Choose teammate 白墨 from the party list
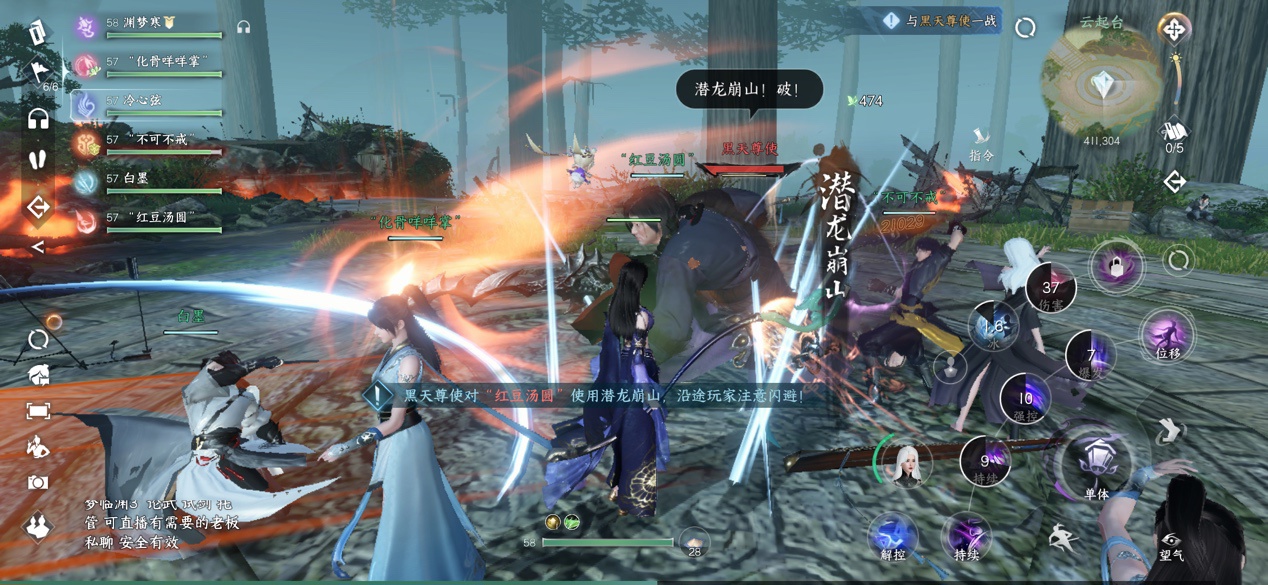The height and width of the screenshot is (585, 1268). (150, 179)
